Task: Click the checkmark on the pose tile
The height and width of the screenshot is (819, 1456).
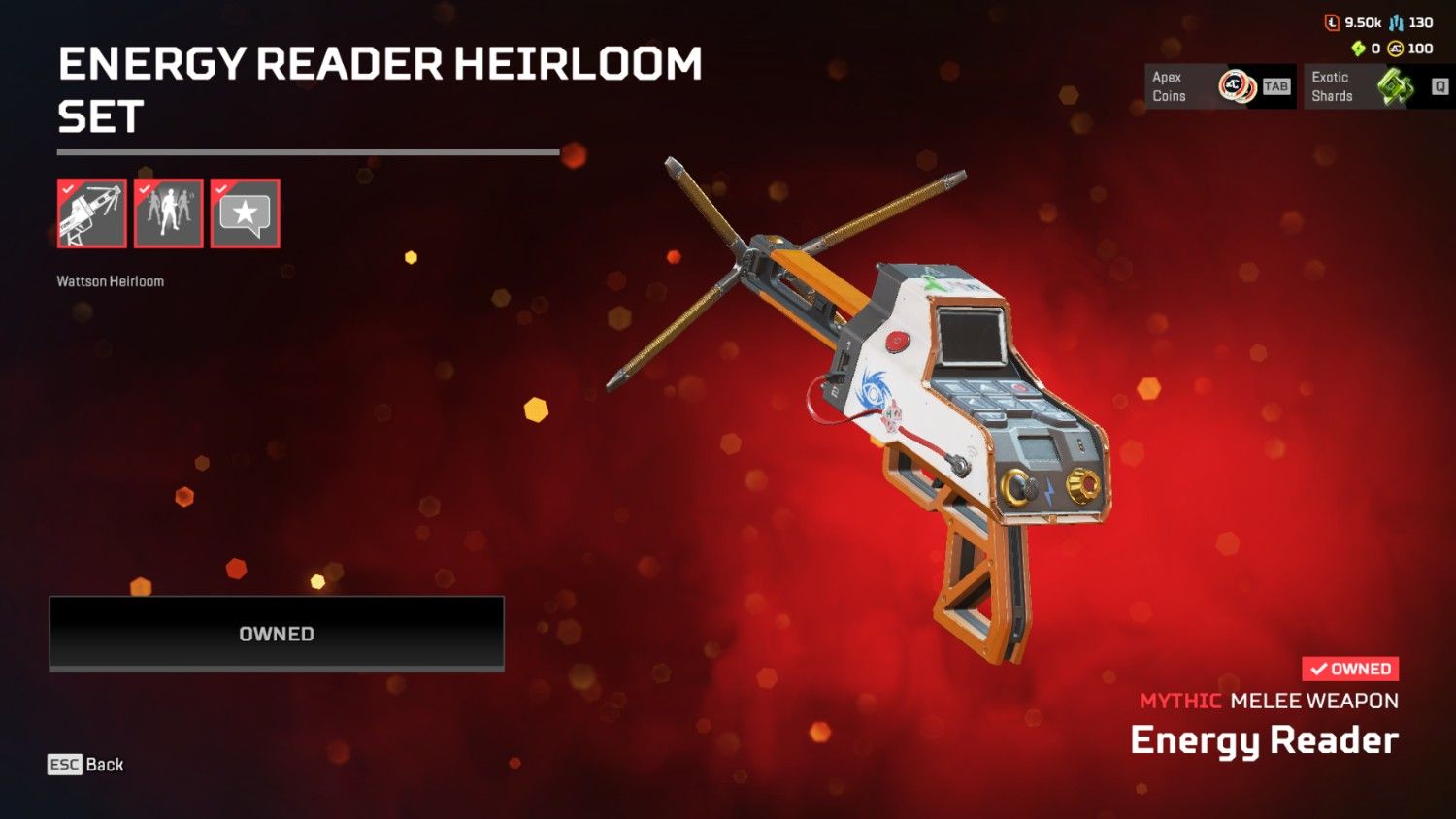Action: click(144, 191)
